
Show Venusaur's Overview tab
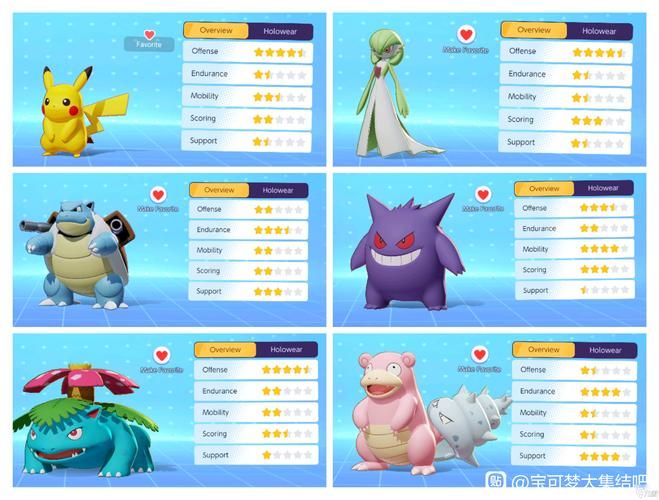[x=225, y=350]
